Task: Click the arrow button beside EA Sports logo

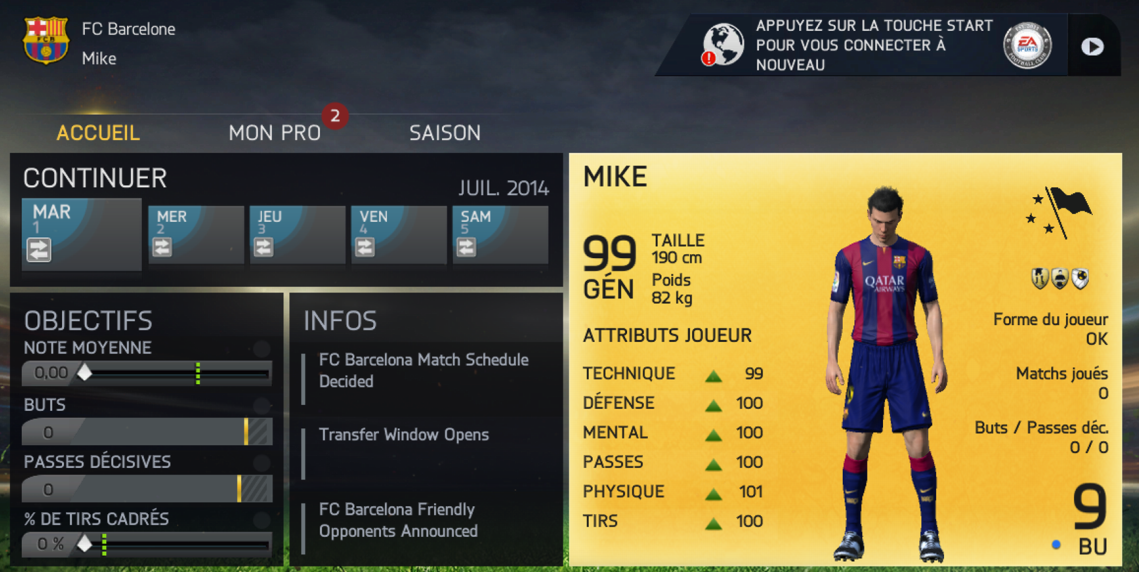Action: click(x=1092, y=46)
